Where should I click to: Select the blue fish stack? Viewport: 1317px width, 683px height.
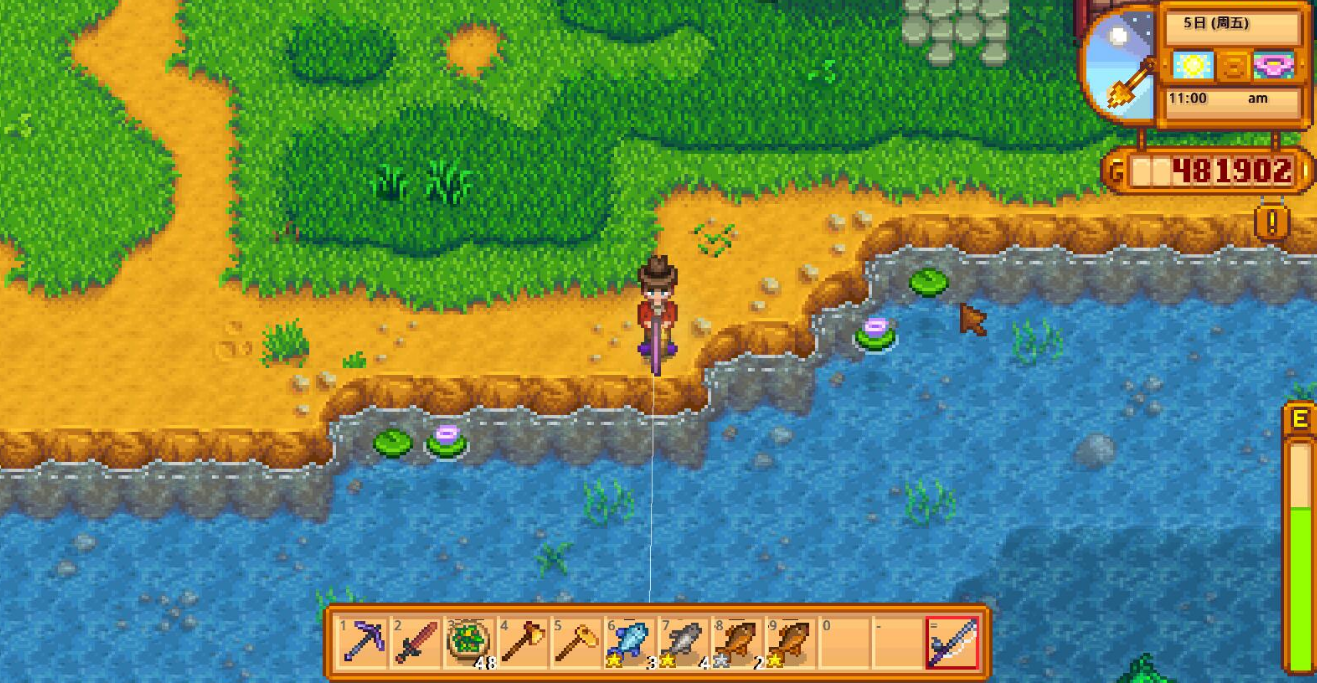630,641
